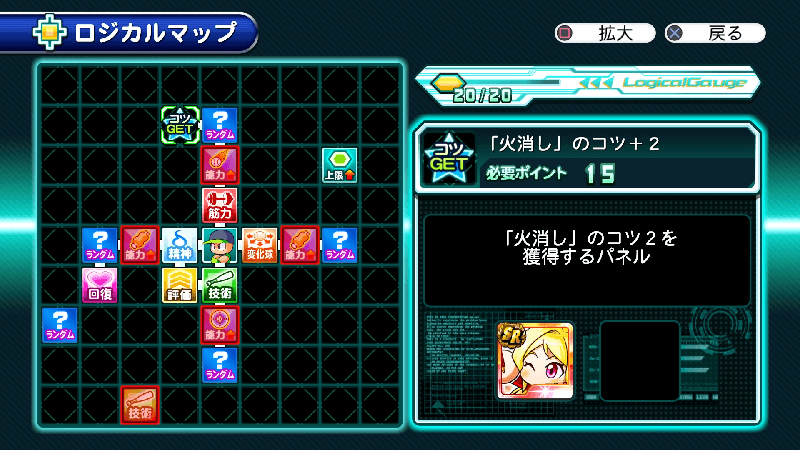Image resolution: width=800 pixels, height=450 pixels.
Task: Select the コツGET star panel
Action: [x=180, y=125]
